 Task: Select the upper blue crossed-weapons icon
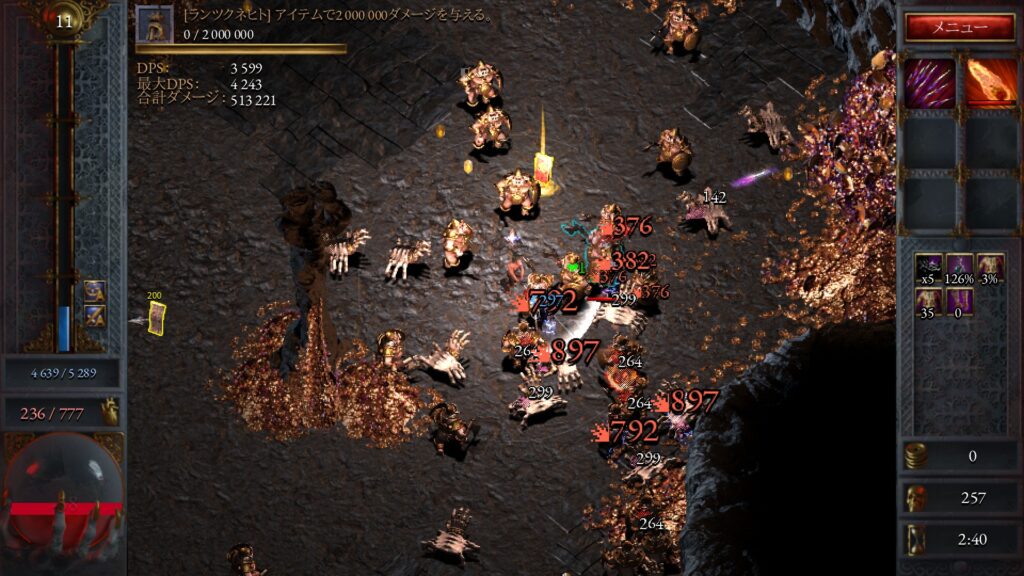click(x=95, y=292)
